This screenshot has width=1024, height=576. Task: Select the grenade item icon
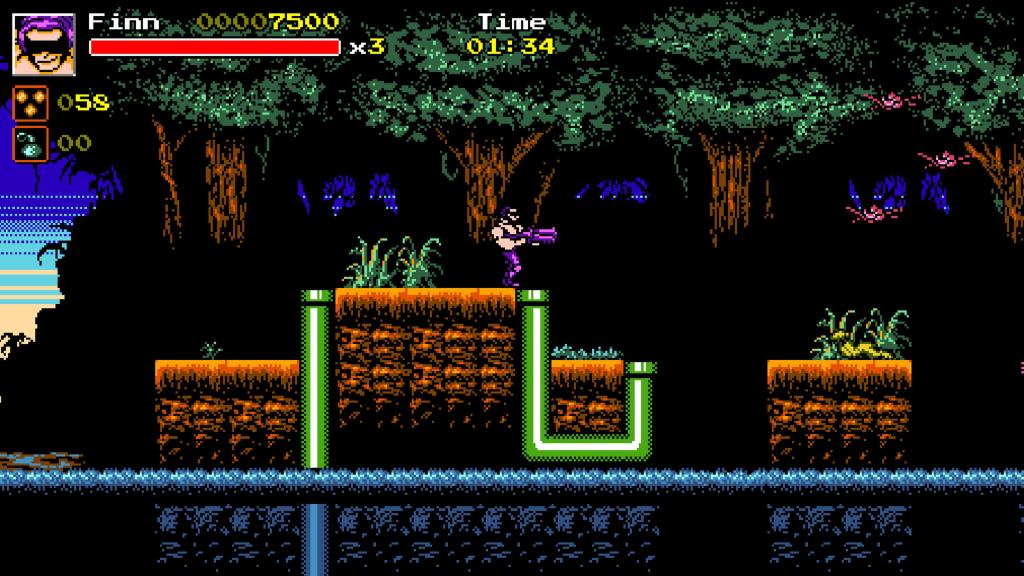pos(29,144)
